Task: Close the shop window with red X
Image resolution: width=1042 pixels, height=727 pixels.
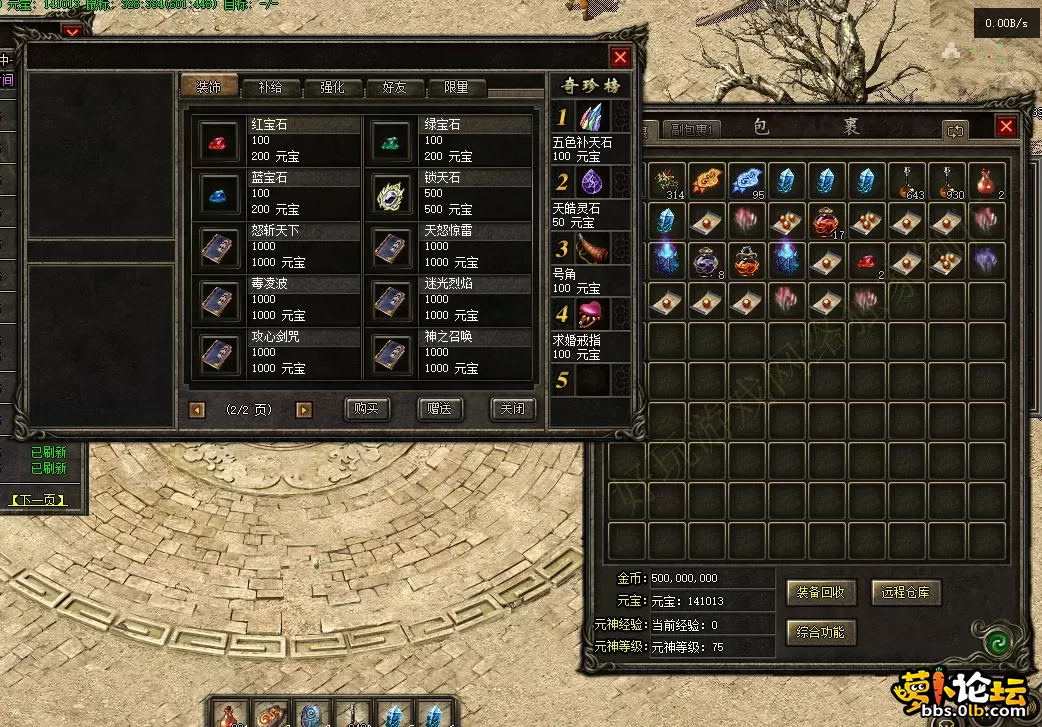Action: tap(620, 57)
